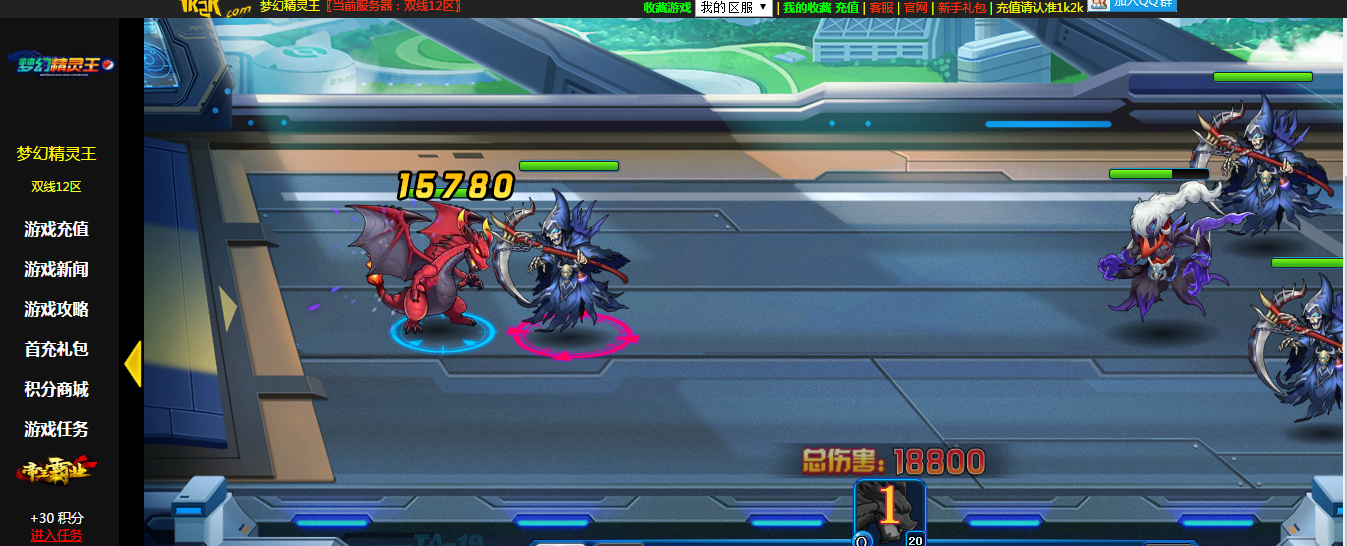Image resolution: width=1347 pixels, height=546 pixels.
Task: Open 游戏新闻 in the sidebar
Action: click(57, 269)
